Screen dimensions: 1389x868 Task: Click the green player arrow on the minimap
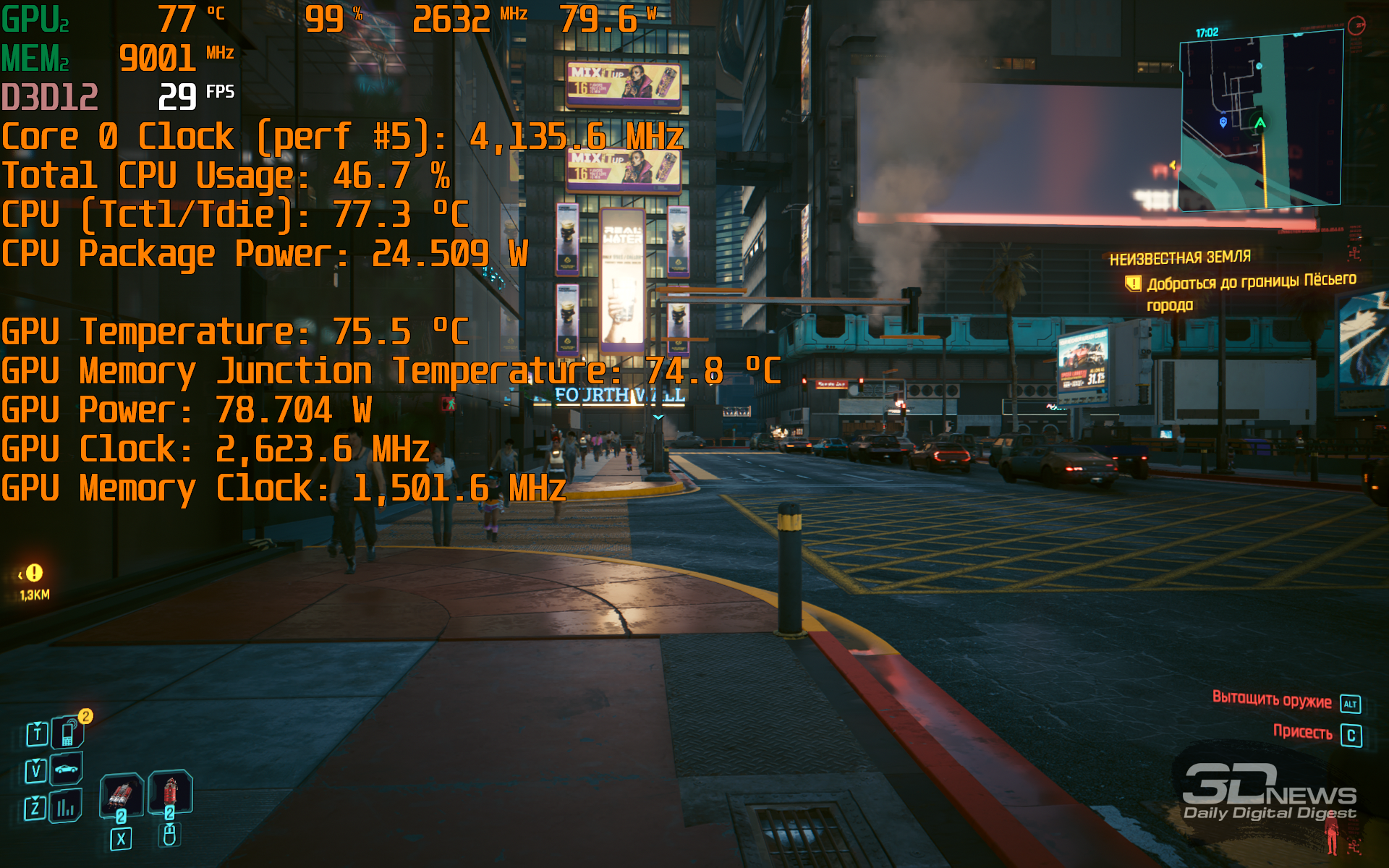pyautogui.click(x=1260, y=124)
